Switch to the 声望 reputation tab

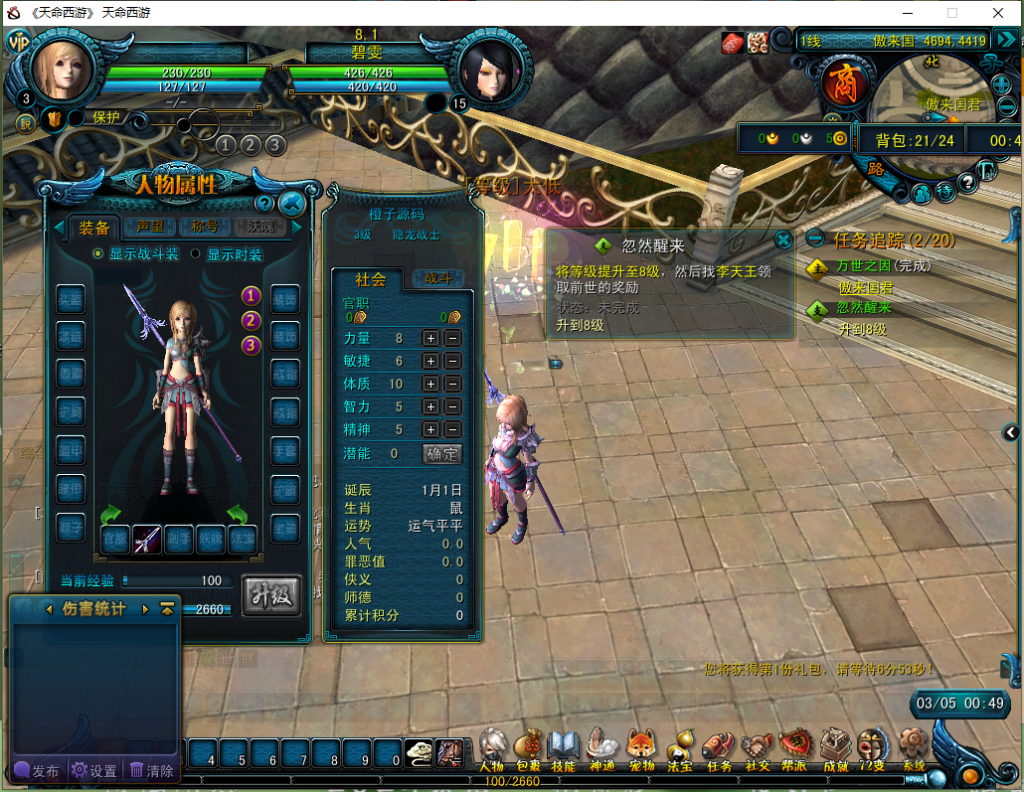[150, 227]
